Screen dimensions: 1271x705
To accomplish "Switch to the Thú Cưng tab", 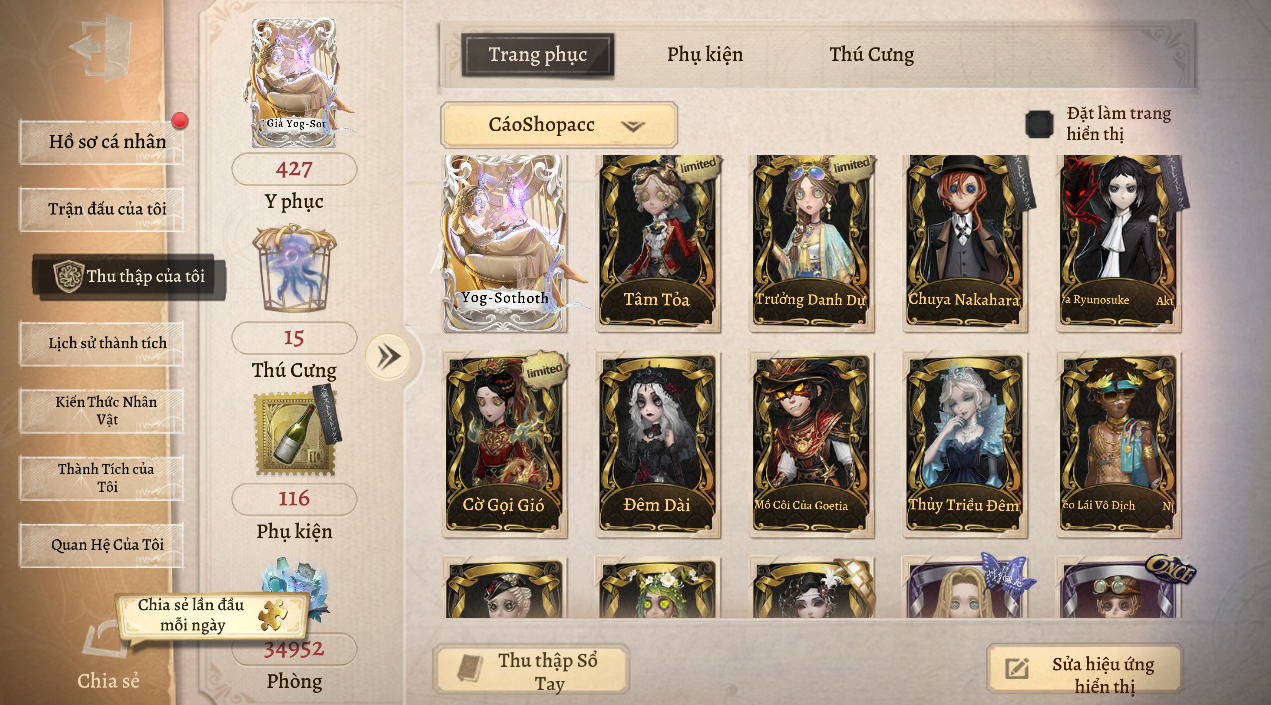I will tap(871, 55).
